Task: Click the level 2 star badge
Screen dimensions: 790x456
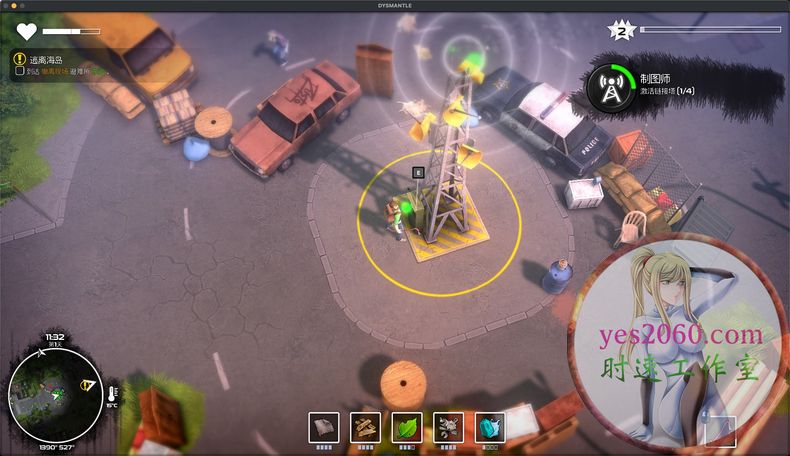Action: point(621,31)
